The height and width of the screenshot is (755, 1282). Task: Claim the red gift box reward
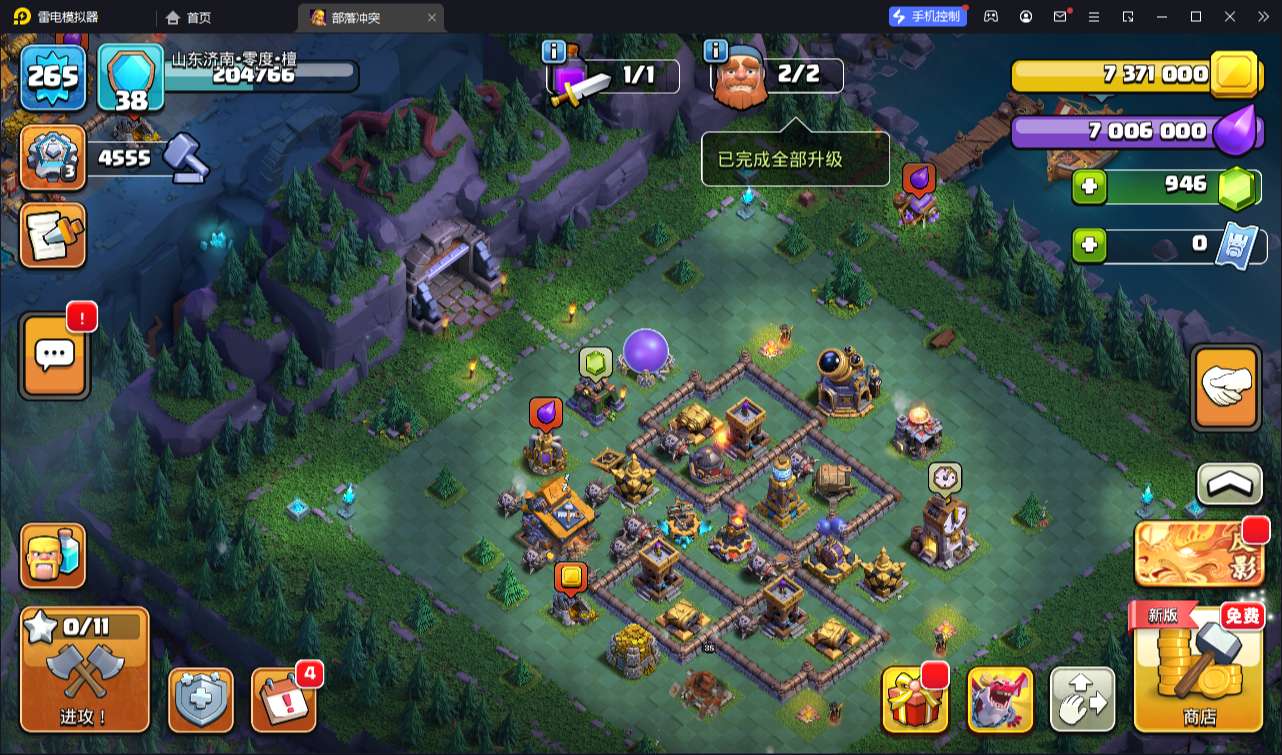click(914, 700)
